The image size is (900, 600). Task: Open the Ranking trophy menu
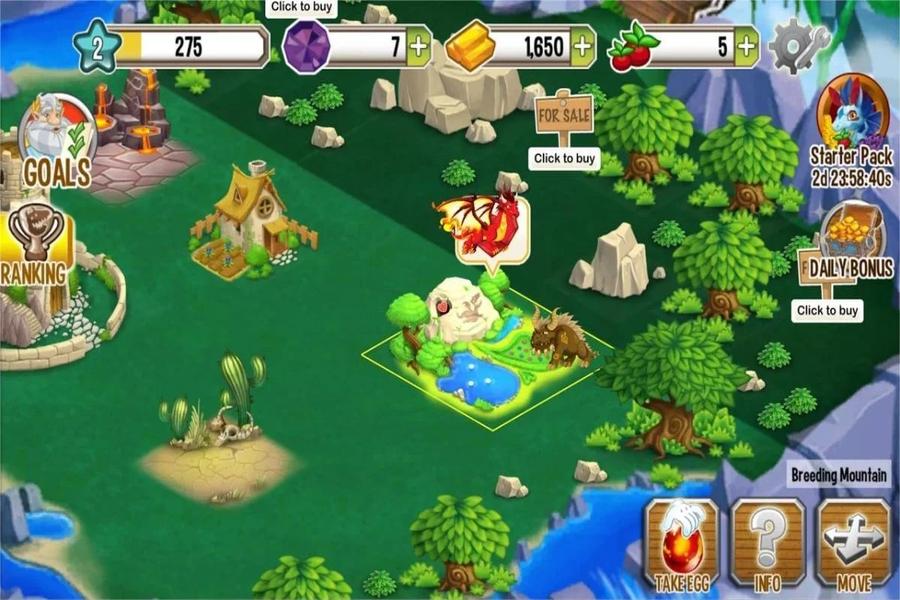[x=36, y=245]
